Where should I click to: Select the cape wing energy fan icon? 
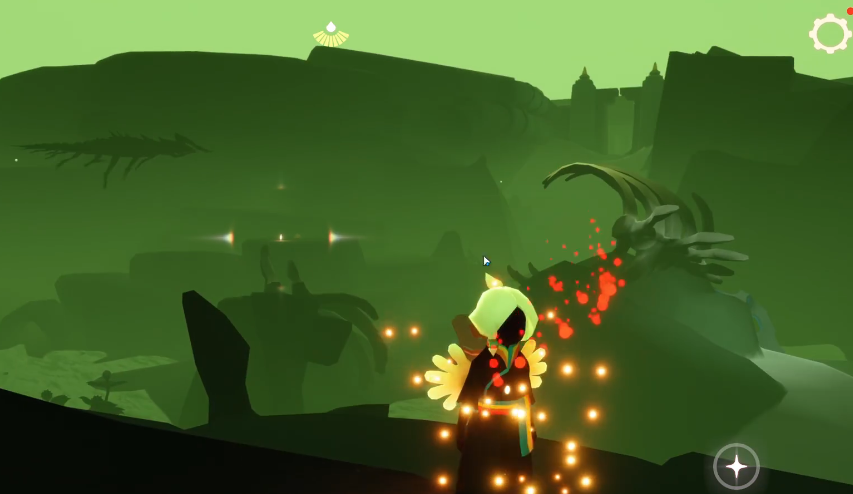(x=331, y=35)
